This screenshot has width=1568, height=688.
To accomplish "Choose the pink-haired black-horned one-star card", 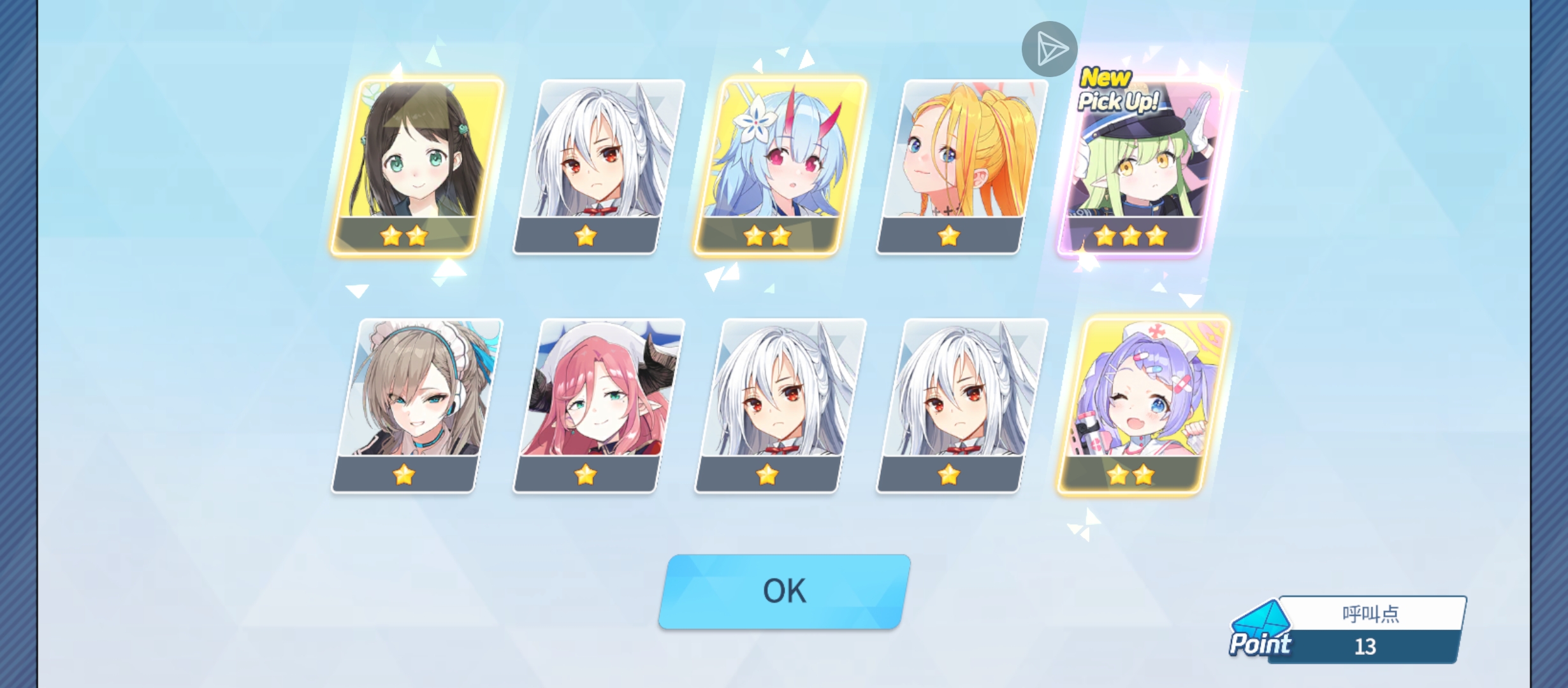I will pos(598,405).
